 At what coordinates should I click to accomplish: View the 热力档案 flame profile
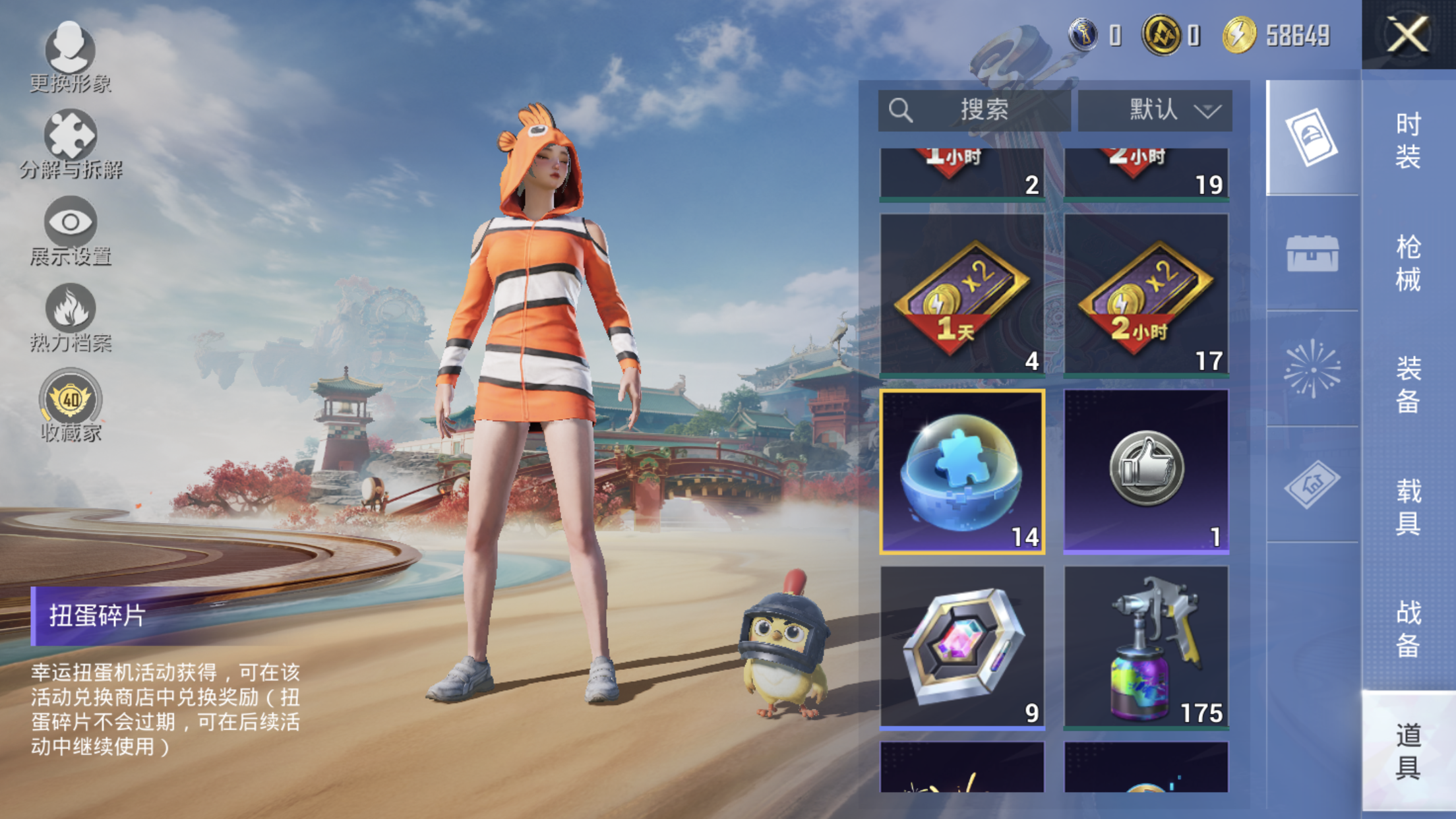tap(71, 318)
